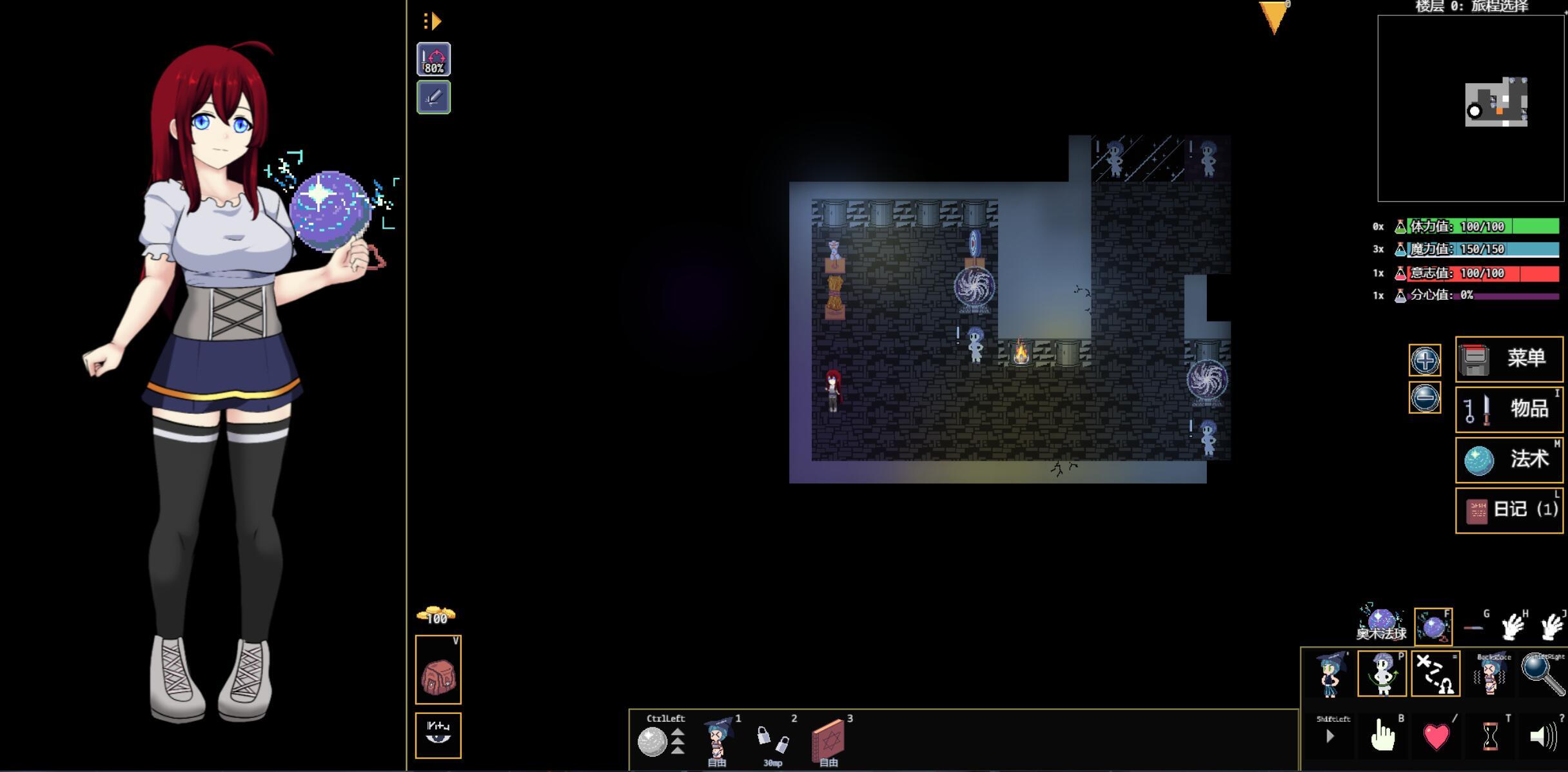Zoom out with the minus button
This screenshot has width=1568, height=772.
[1424, 398]
